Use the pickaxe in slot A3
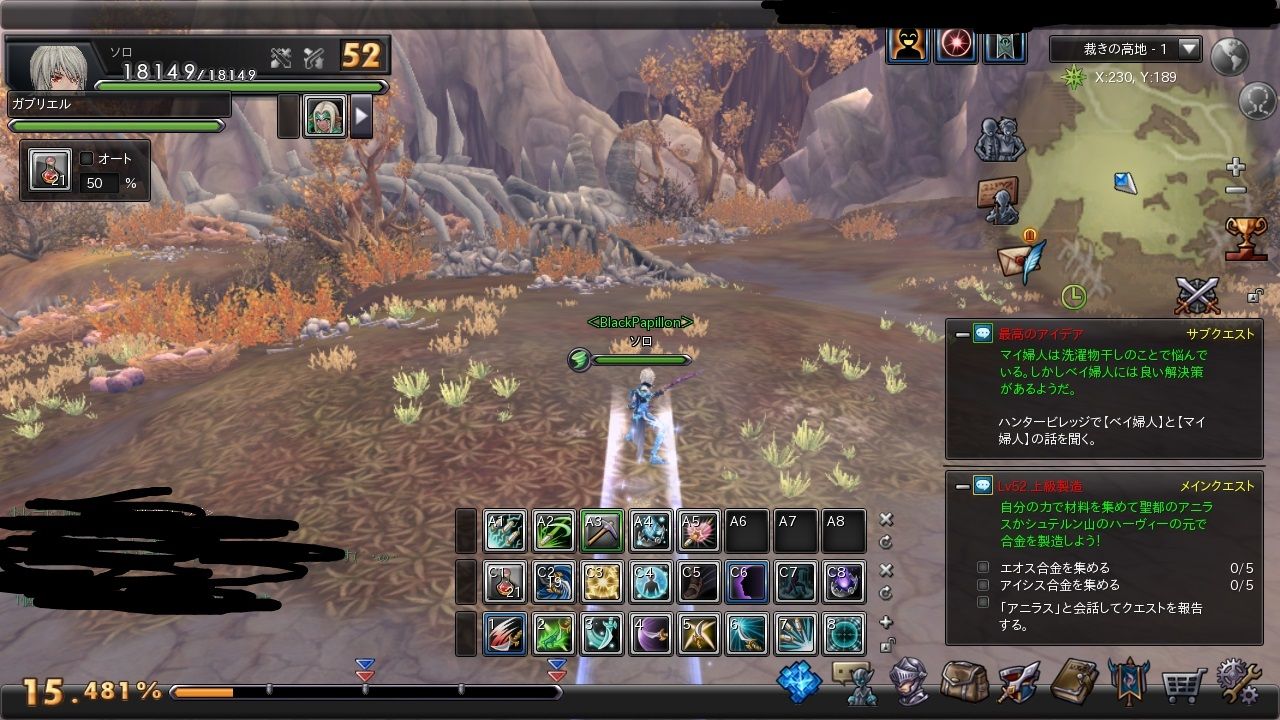 [602, 532]
